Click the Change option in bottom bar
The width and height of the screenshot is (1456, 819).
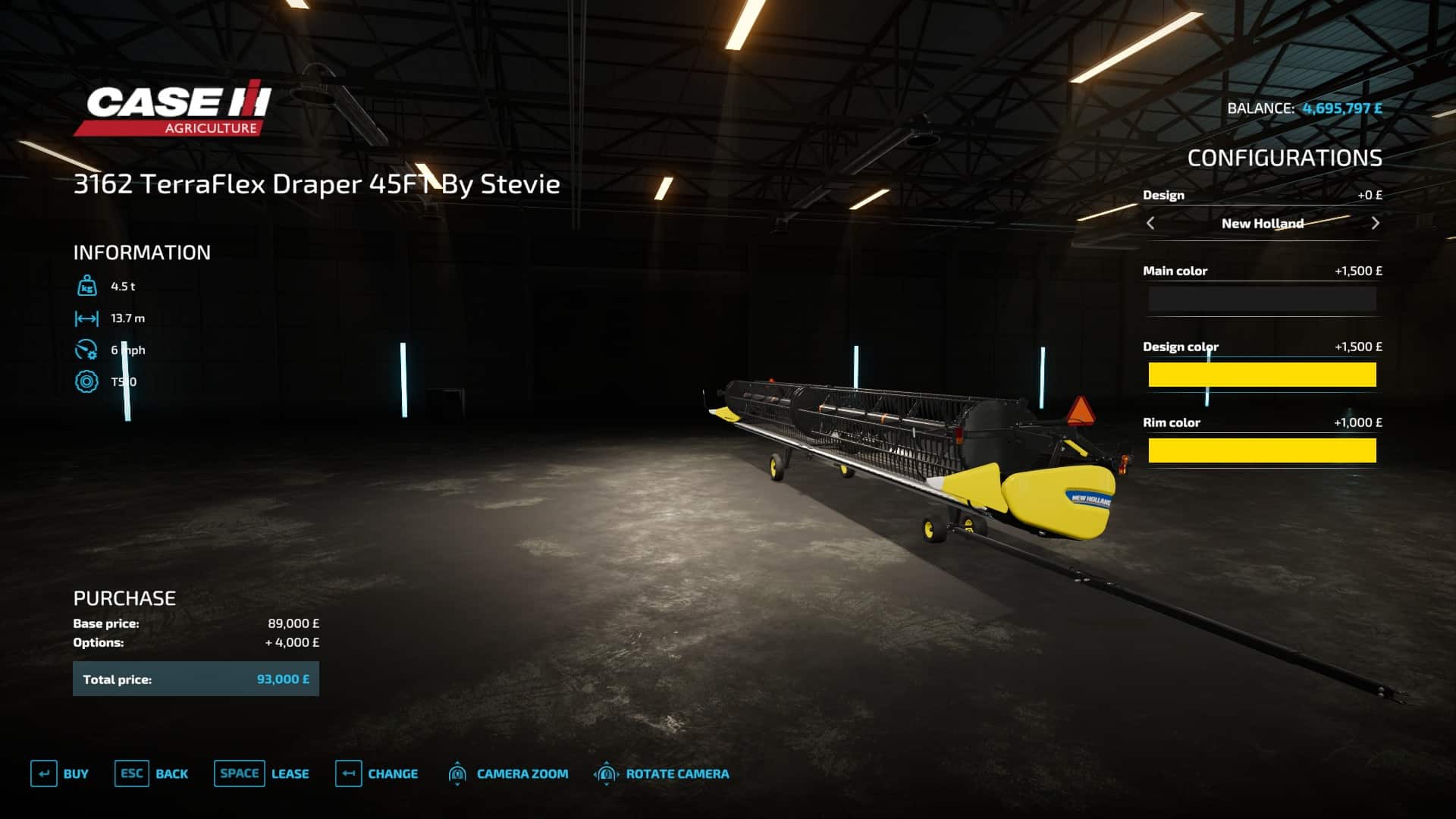377,773
